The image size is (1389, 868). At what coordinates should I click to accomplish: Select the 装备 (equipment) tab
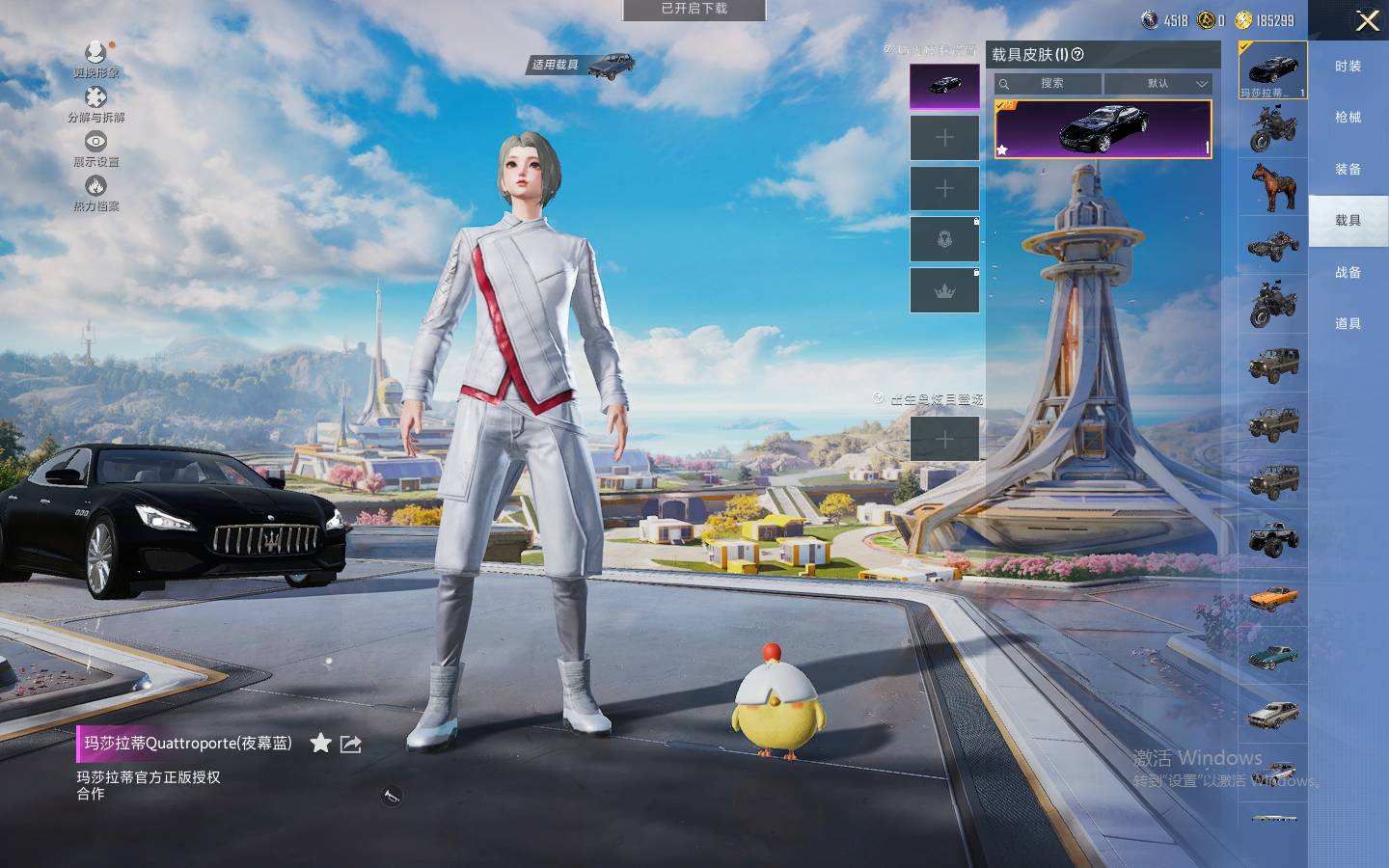(1348, 169)
